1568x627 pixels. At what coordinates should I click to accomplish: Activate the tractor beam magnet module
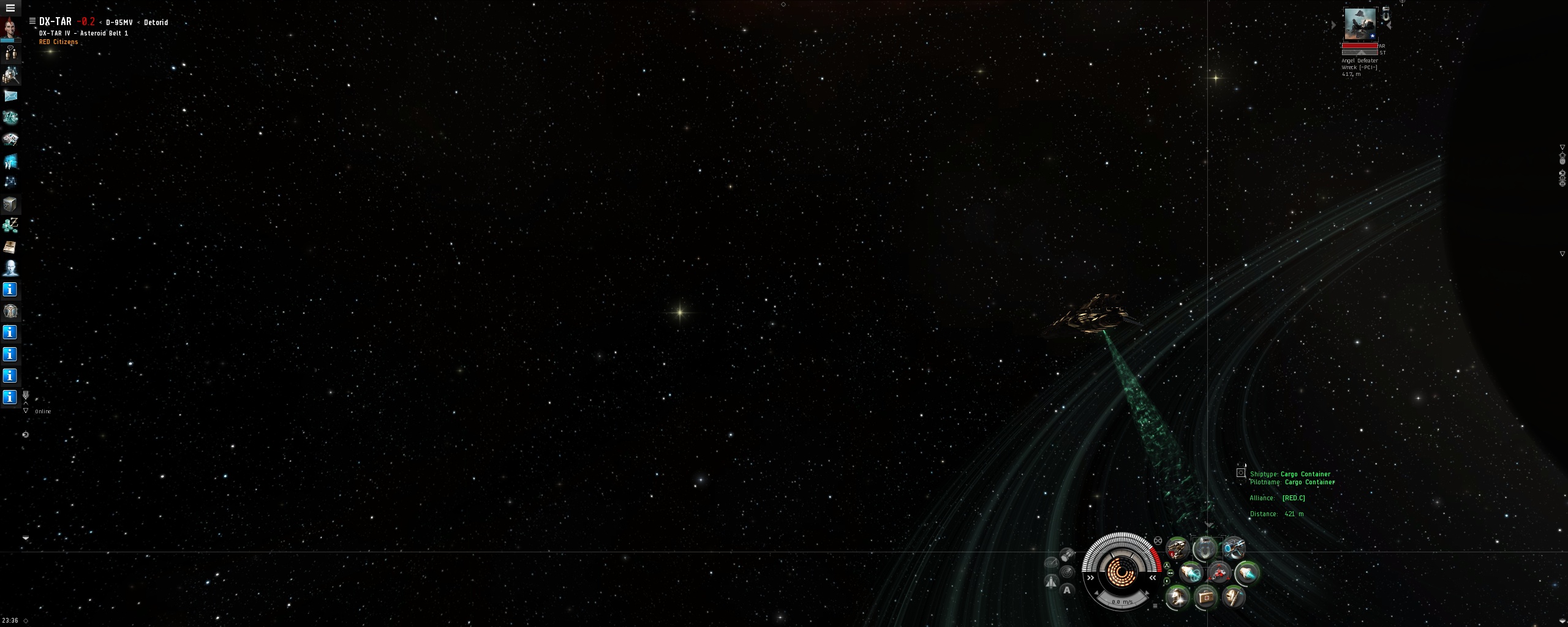pos(1205,549)
